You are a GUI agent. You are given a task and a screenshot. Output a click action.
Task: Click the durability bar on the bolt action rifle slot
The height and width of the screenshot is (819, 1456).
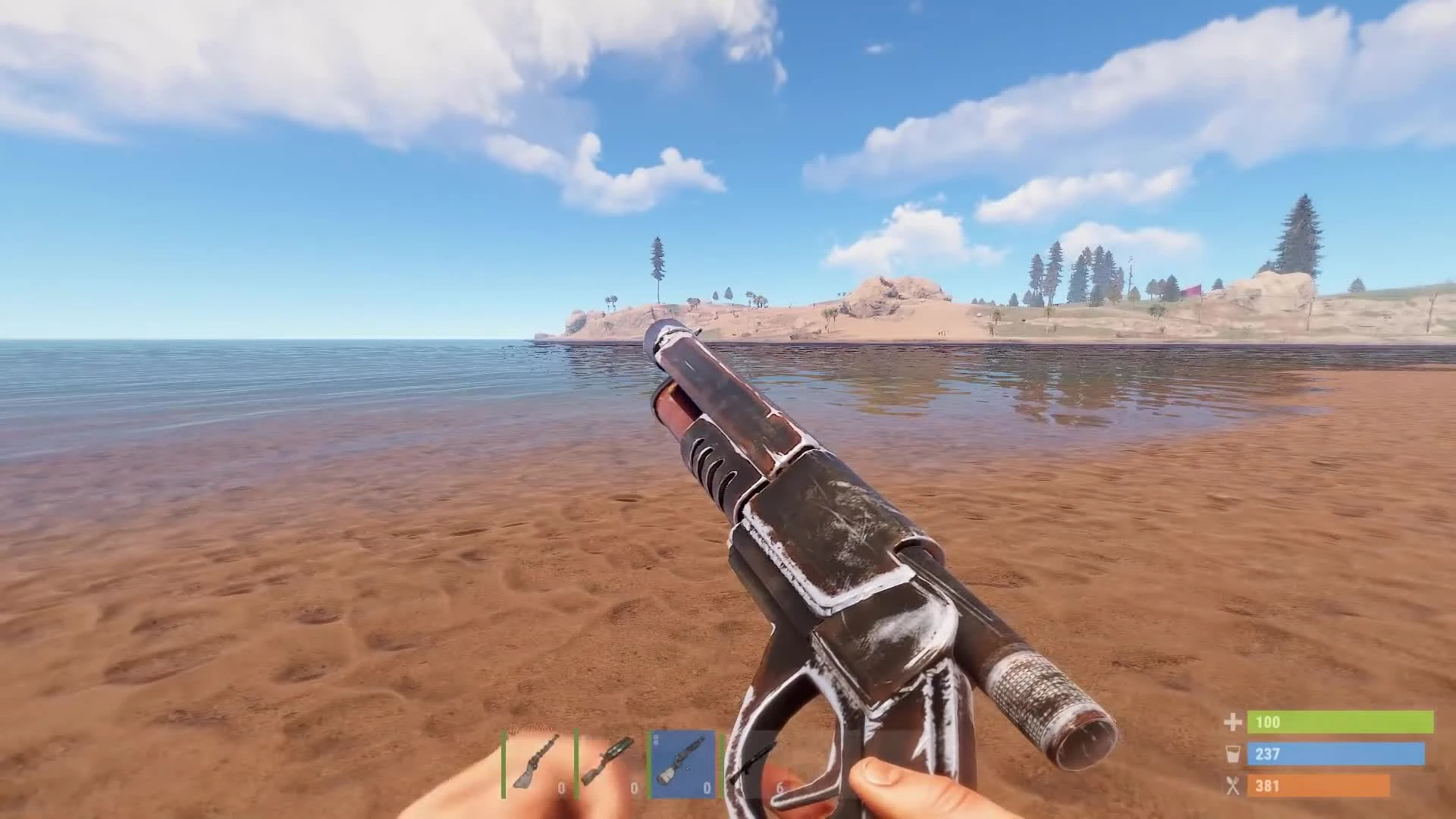pos(504,762)
